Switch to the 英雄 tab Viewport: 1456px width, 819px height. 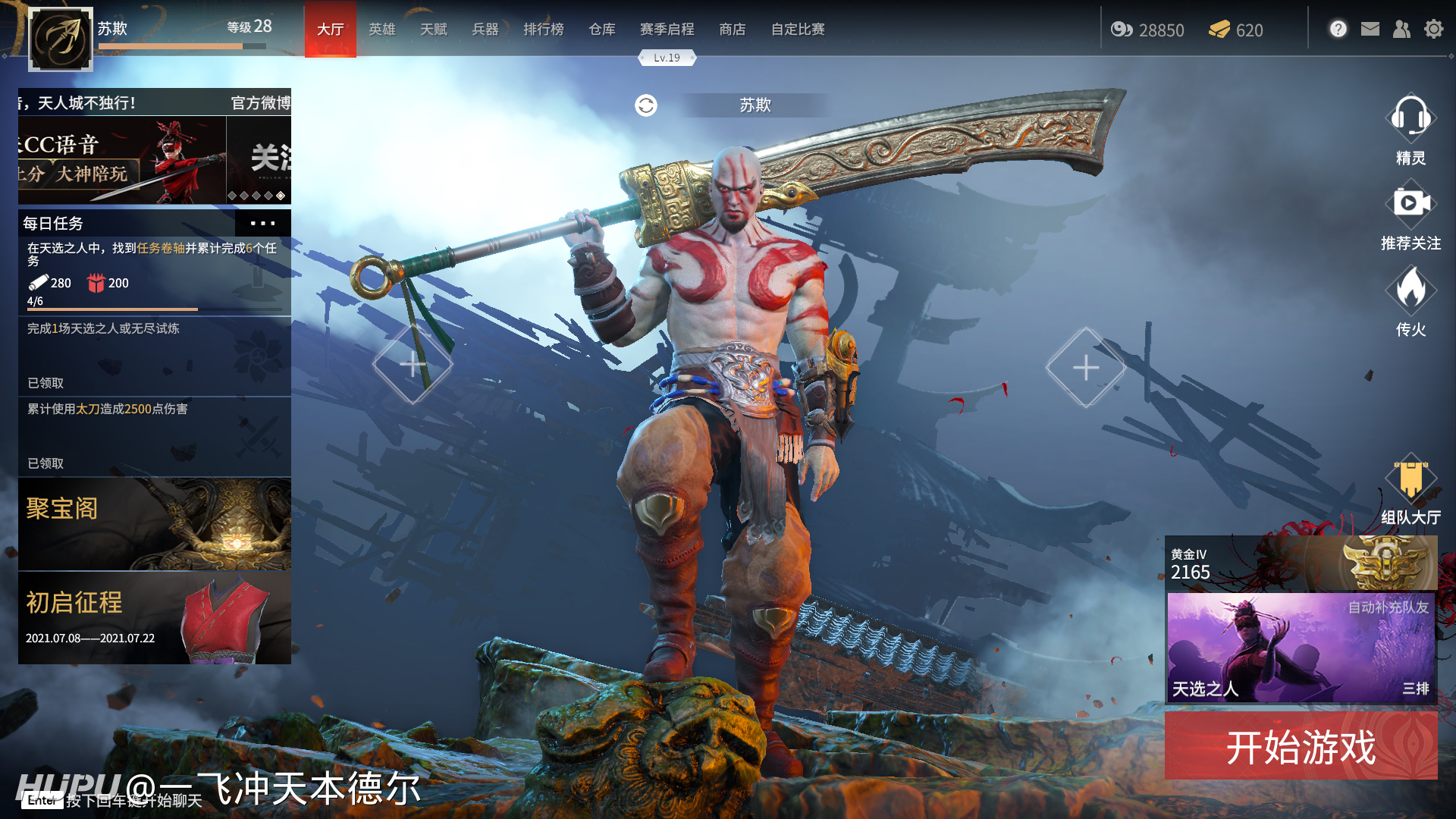point(381,30)
